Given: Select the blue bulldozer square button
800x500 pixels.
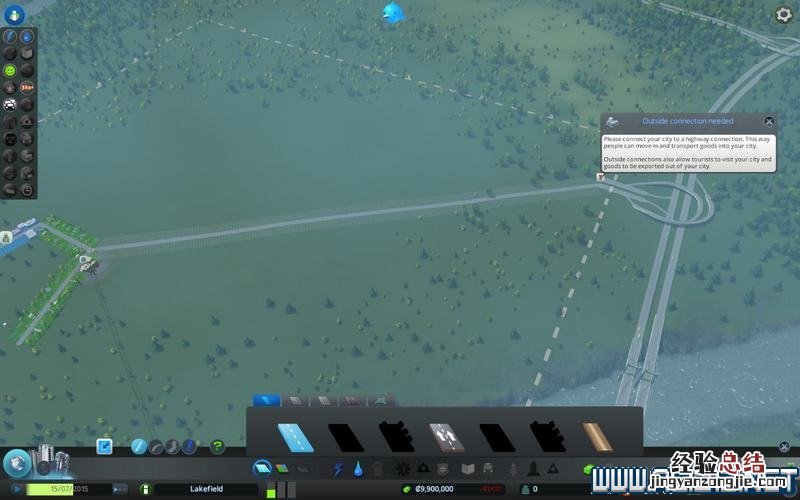Looking at the screenshot, I should [104, 446].
